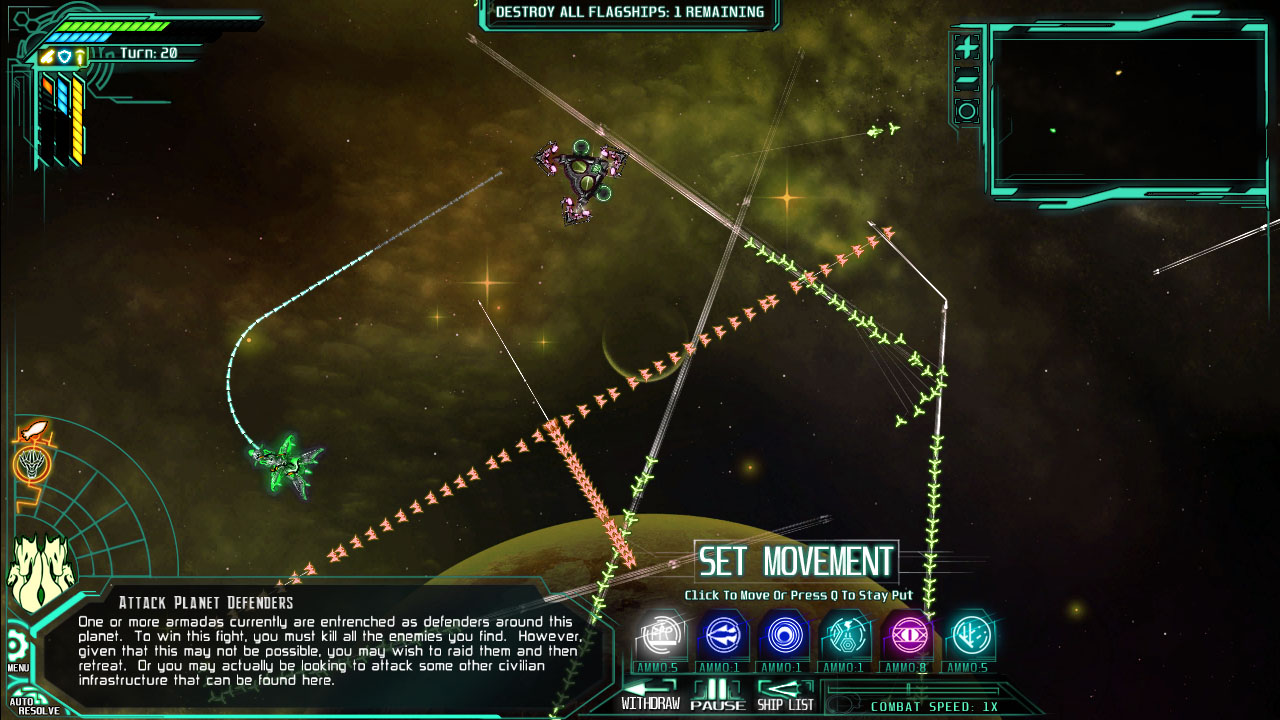1280x720 pixels.
Task: Toggle the camera view icon below the minimap buttons
Action: pos(966,112)
